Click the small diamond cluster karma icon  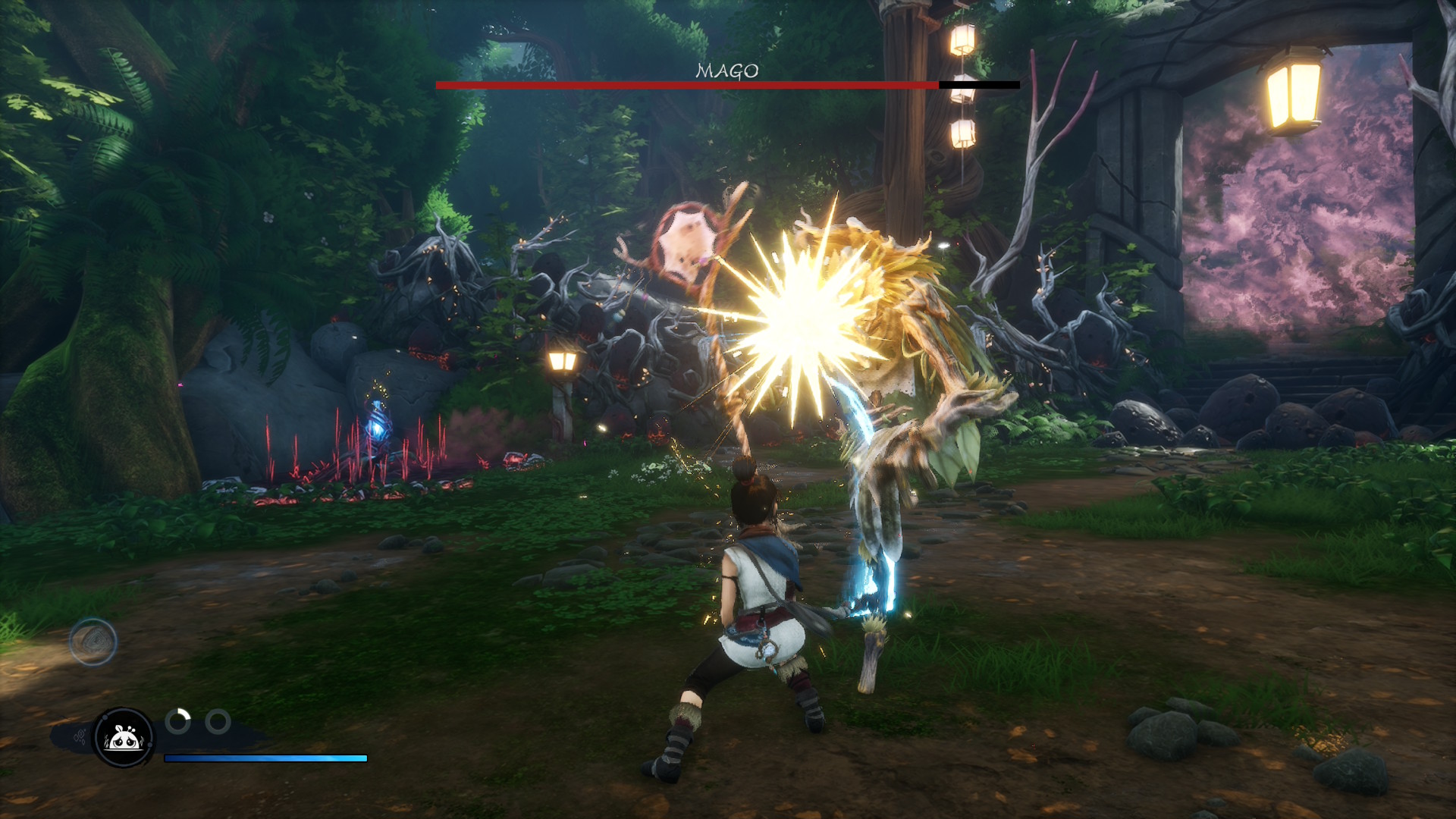pos(79,736)
